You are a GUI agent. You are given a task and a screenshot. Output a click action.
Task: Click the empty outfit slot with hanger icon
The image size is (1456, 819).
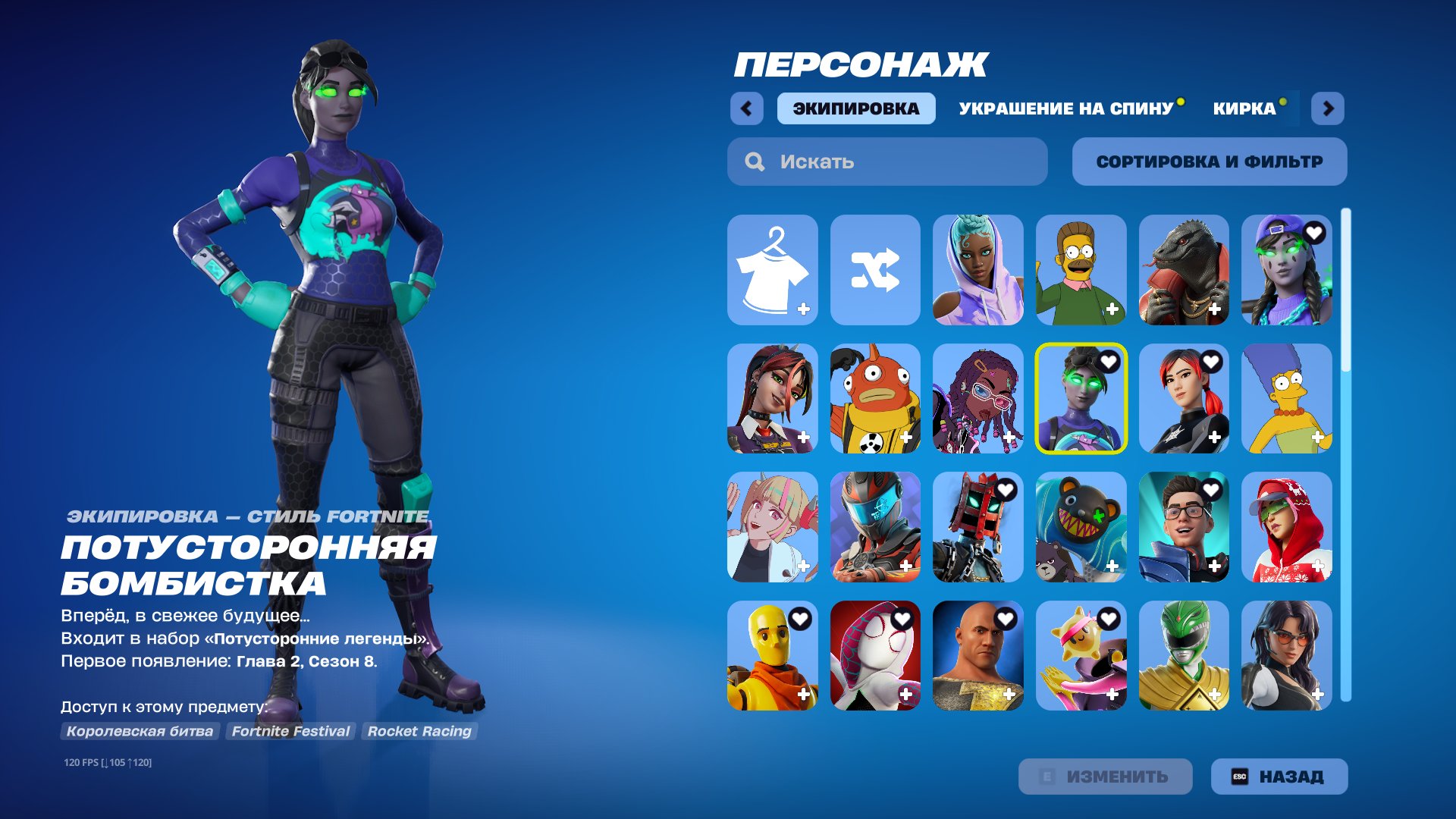(773, 271)
